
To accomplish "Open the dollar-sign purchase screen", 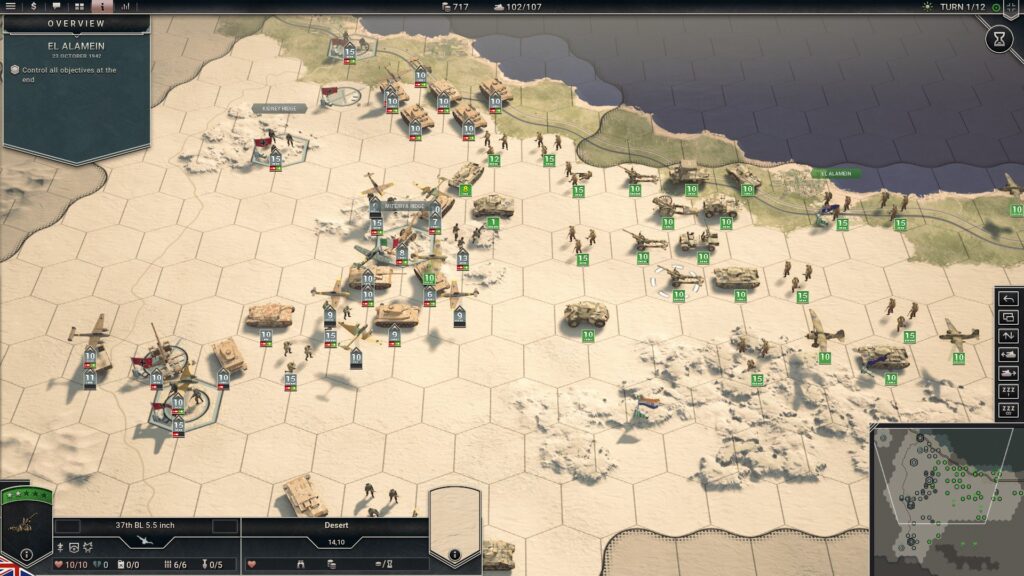I will [33, 6].
